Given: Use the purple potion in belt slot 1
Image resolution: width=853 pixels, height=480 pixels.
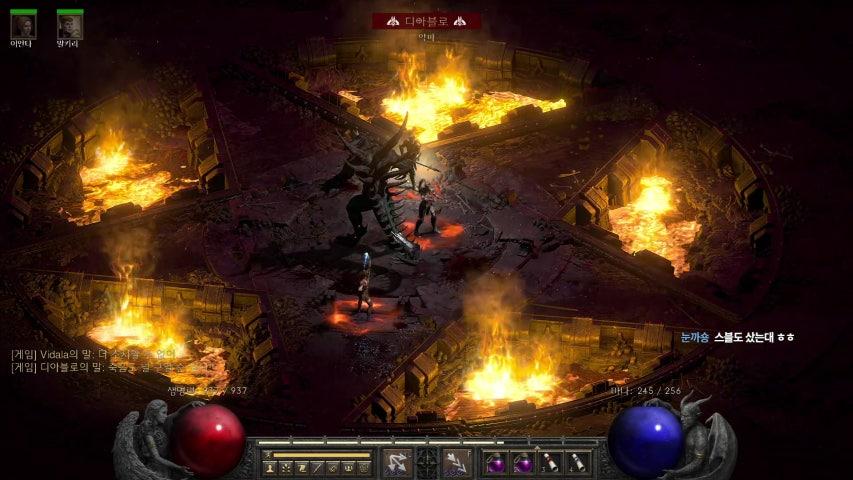Looking at the screenshot, I should point(497,462).
